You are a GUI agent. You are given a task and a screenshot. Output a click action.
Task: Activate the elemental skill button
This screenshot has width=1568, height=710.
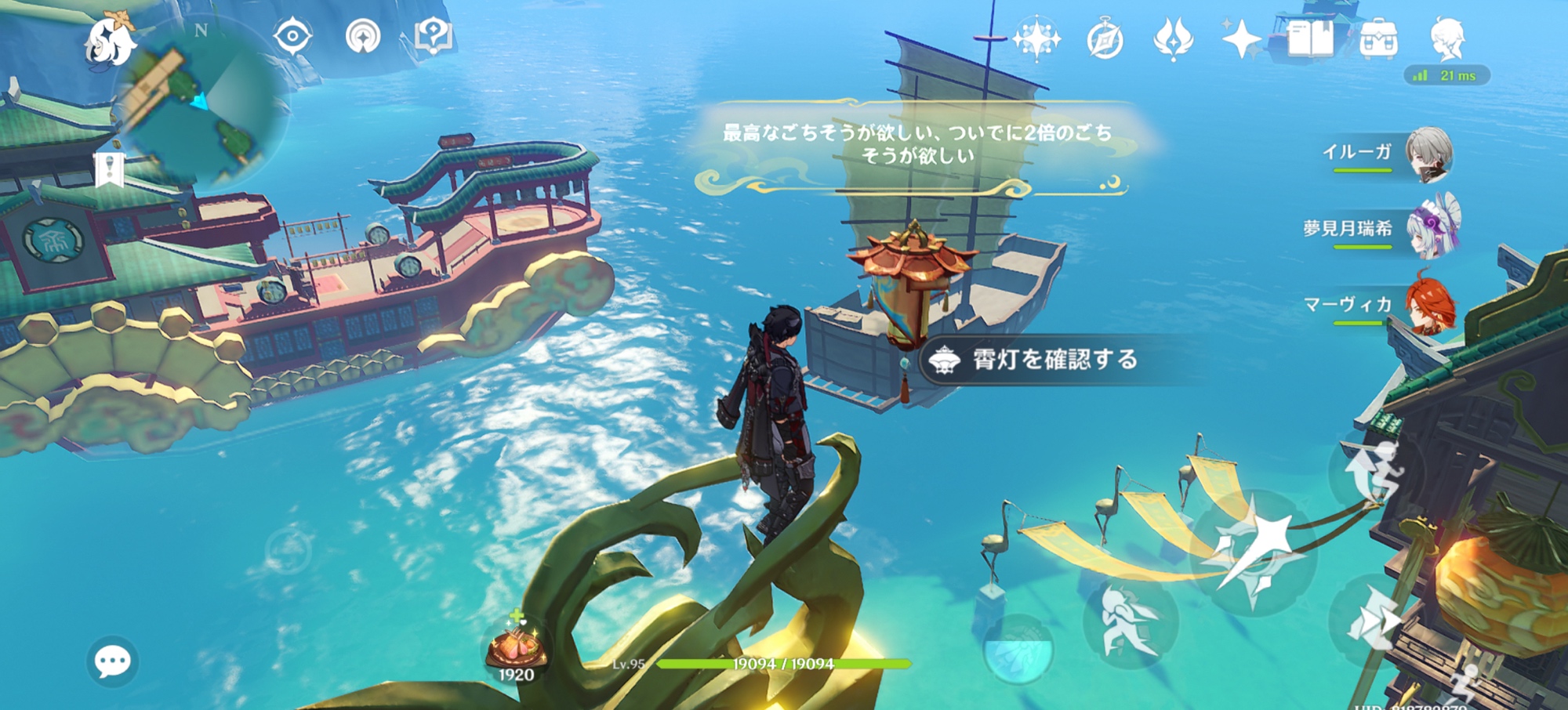coord(1129,623)
